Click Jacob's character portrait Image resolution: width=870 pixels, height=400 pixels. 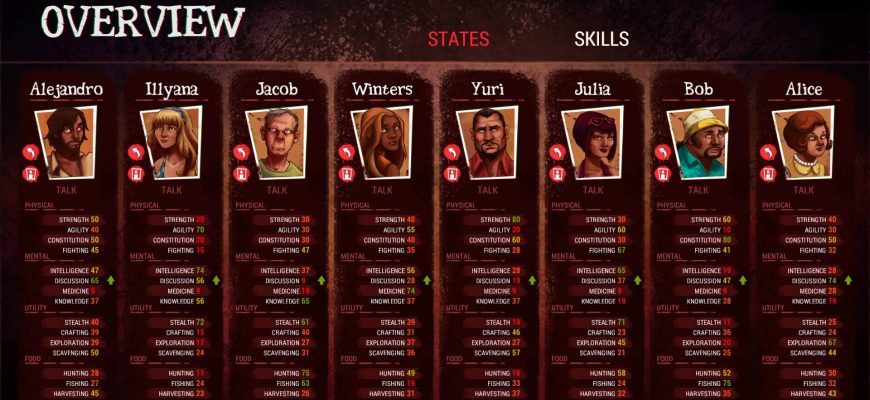277,142
